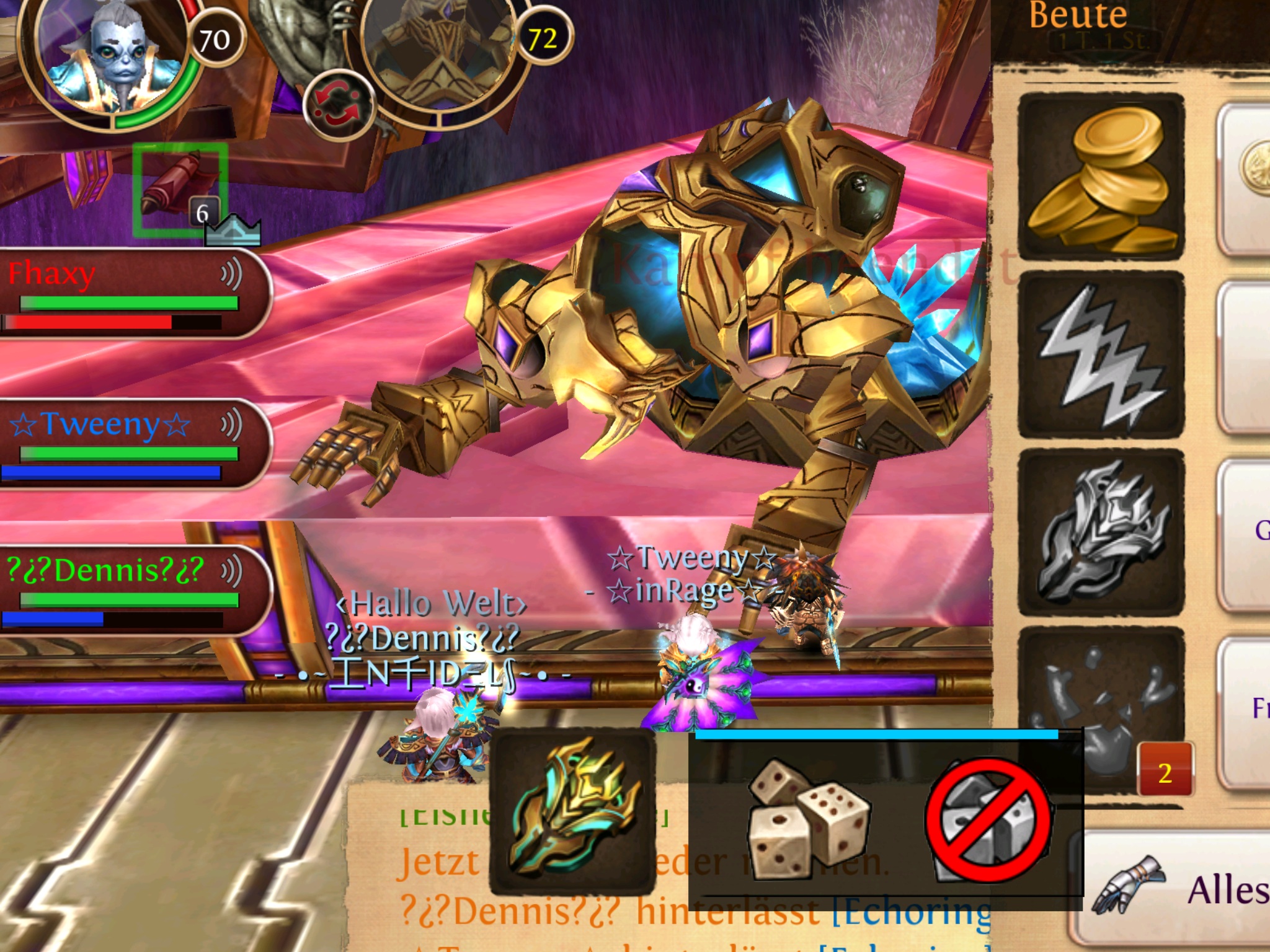Inspect the golden gauntlet roll item
This screenshot has width=1270, height=952.
point(572,811)
